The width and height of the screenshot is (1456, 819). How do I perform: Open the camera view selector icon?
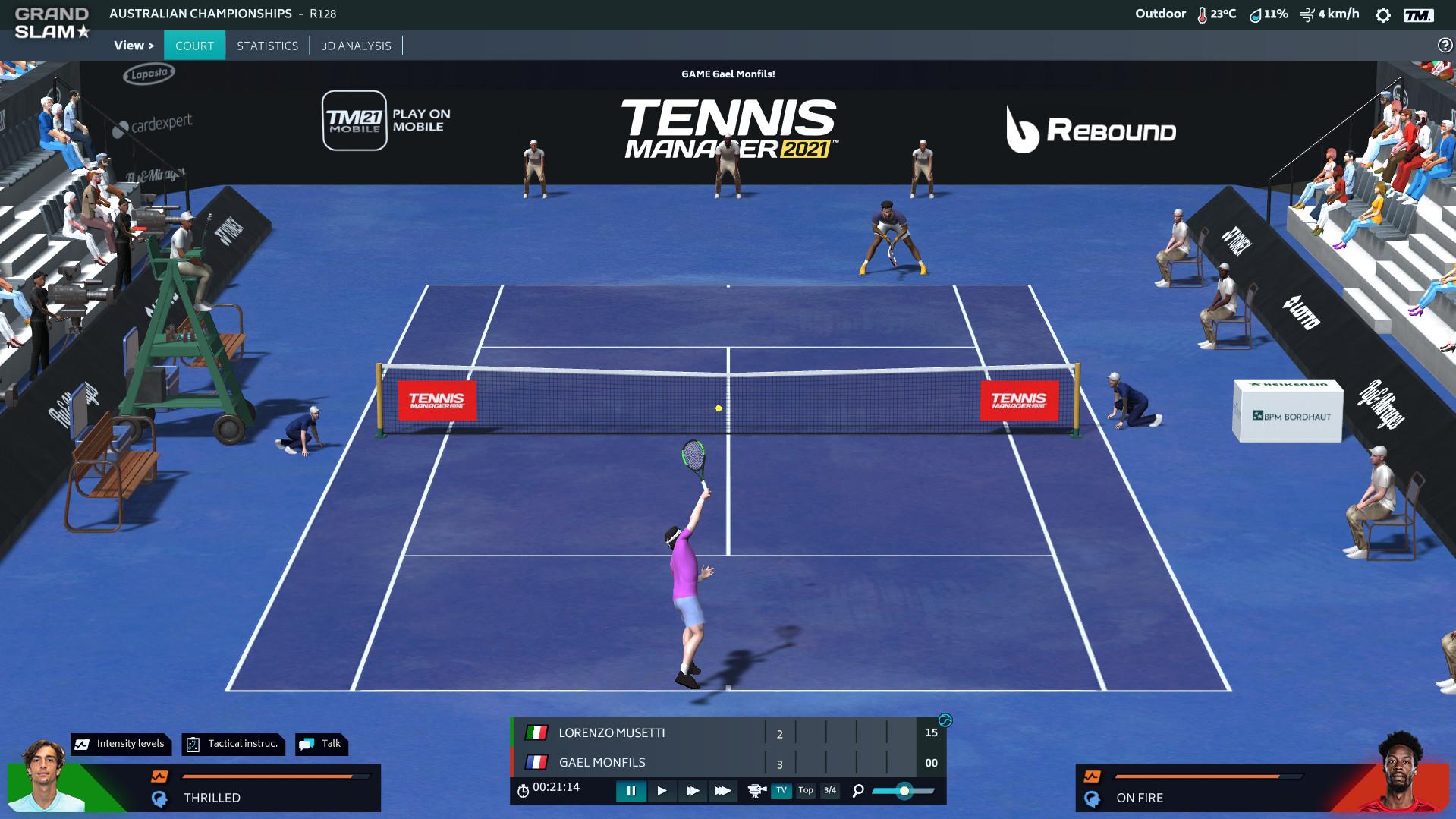(x=756, y=791)
